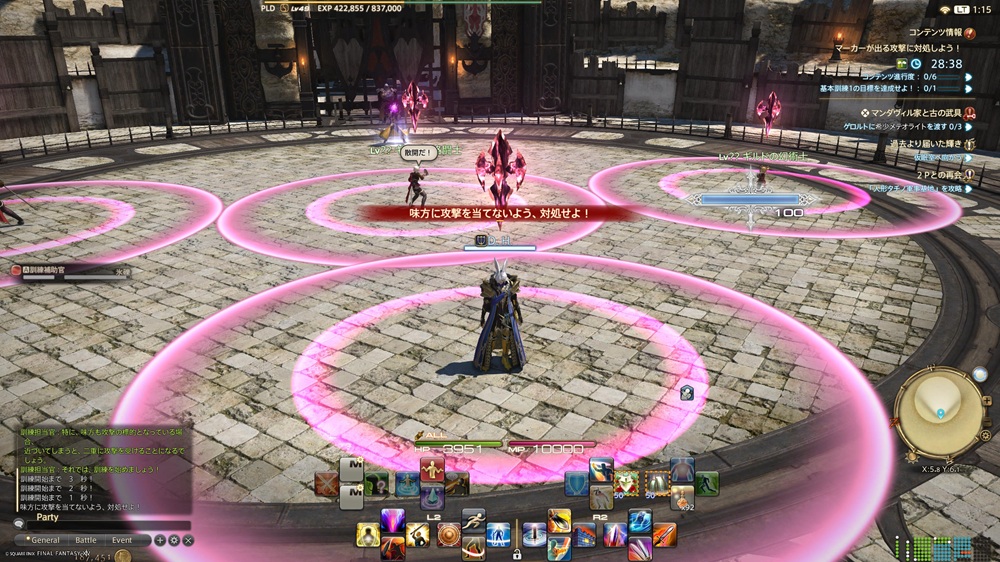Viewport: 1000px width, 562px height.
Task: Activate the orange sword slash ability
Action: pyautogui.click(x=664, y=535)
